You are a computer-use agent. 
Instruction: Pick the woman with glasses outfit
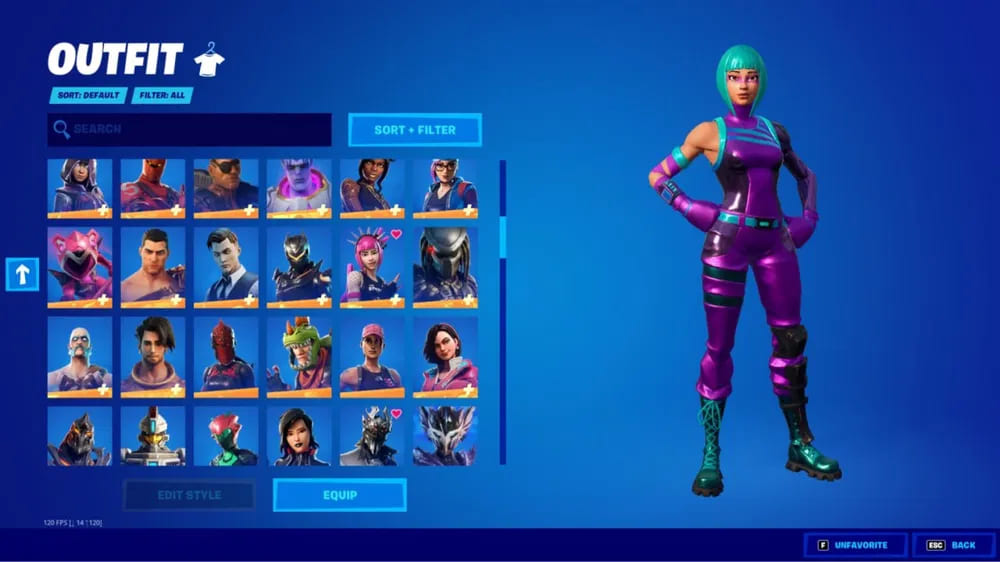[445, 187]
